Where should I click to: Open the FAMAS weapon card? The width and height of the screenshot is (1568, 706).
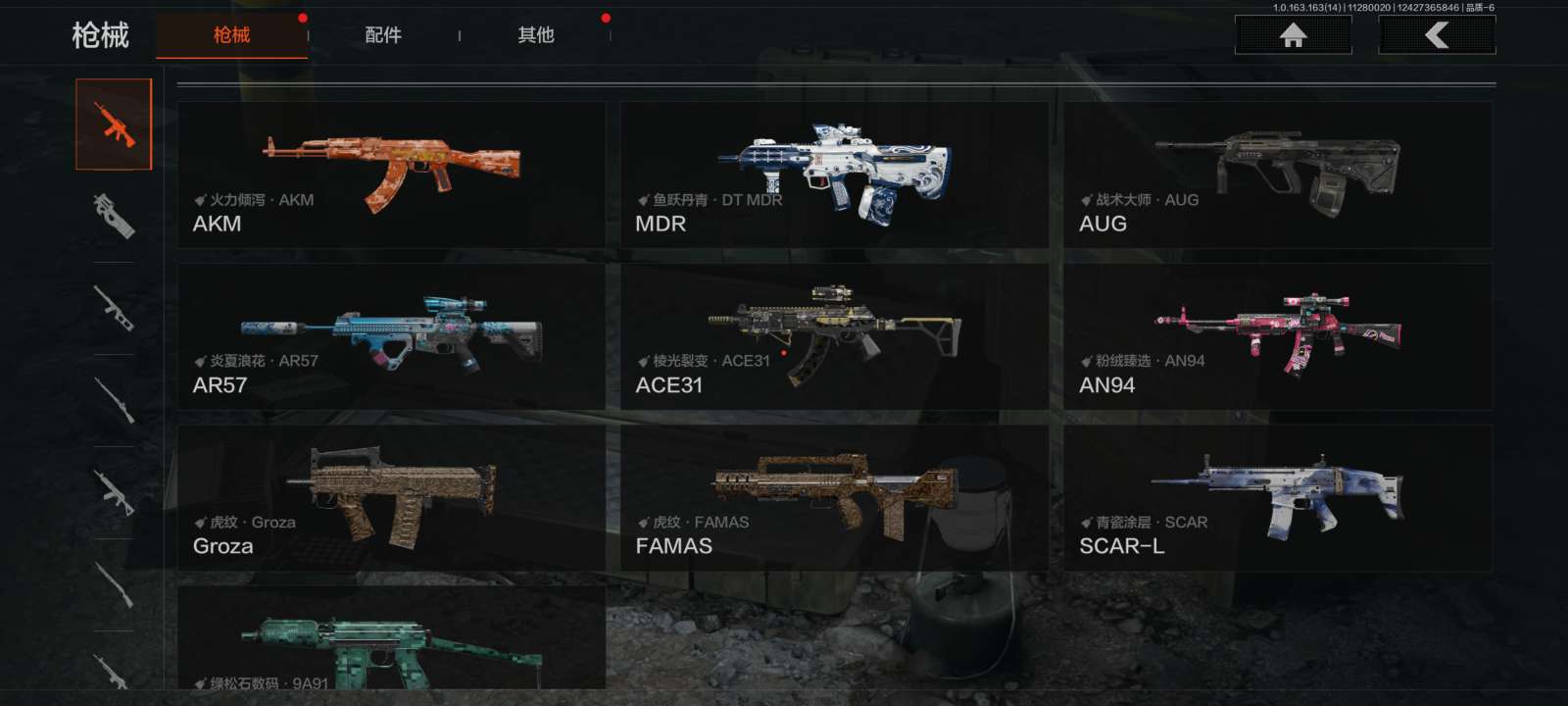click(834, 498)
